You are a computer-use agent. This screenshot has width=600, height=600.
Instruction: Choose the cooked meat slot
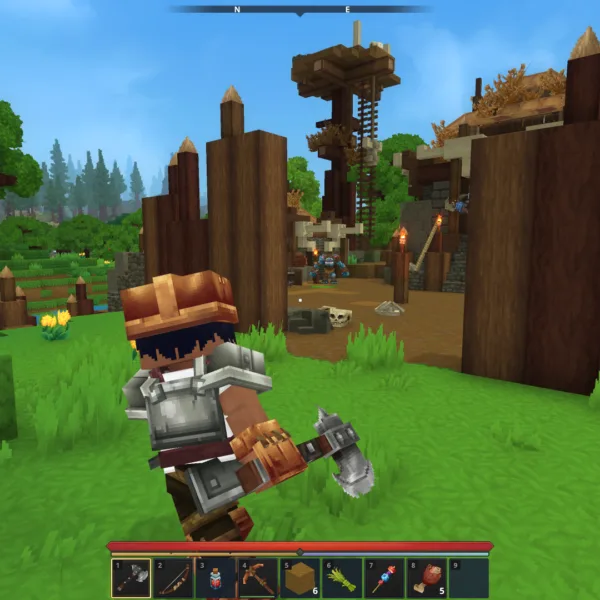[426, 578]
